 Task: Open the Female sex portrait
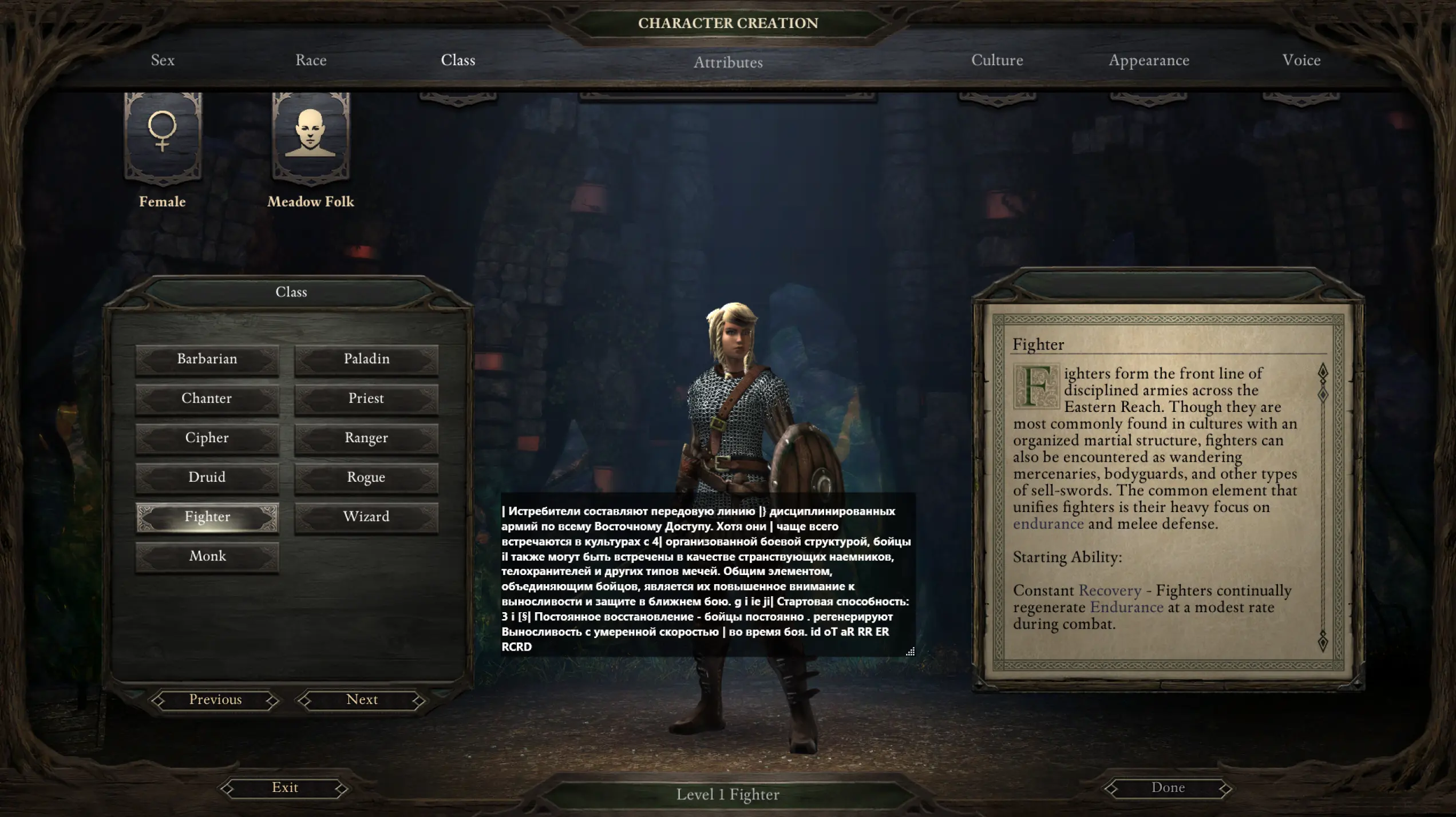(x=163, y=137)
